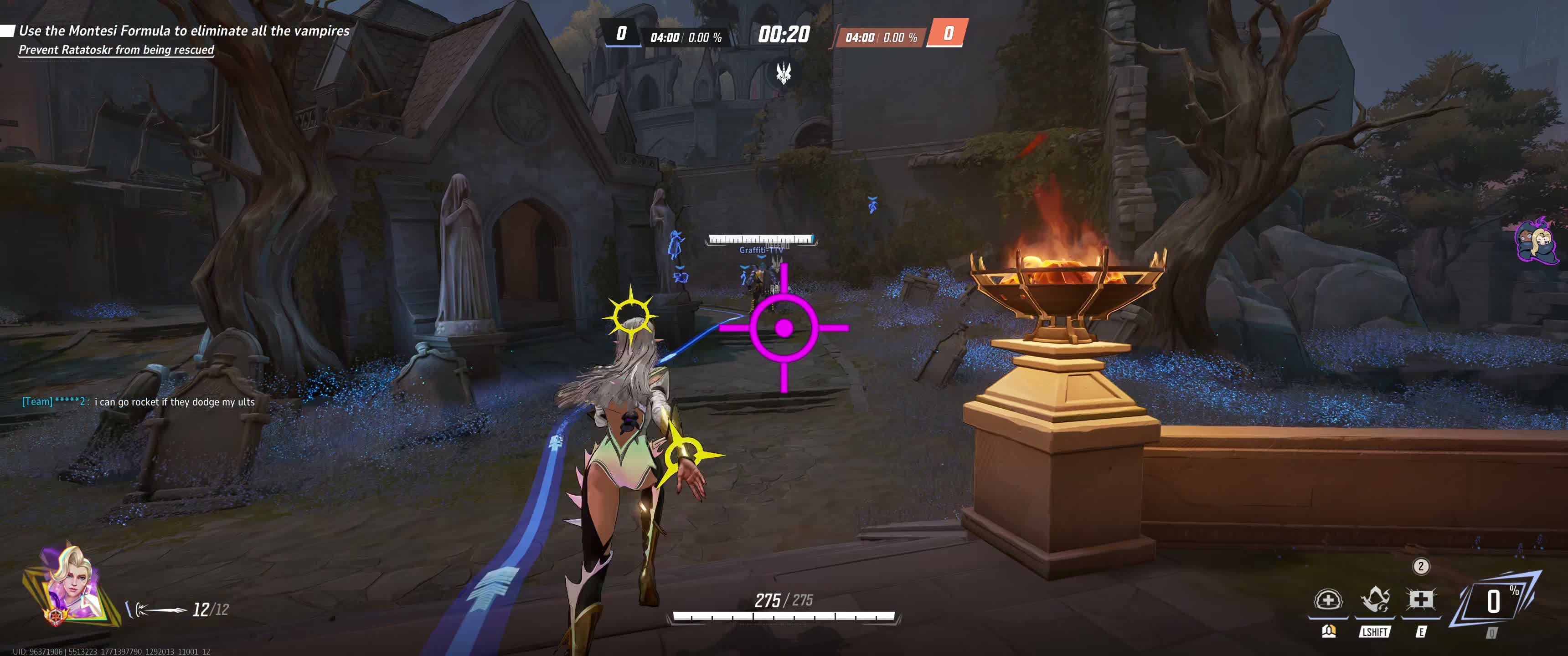Open the vampire elimination objective tracker
The image size is (1568, 656).
click(x=184, y=31)
